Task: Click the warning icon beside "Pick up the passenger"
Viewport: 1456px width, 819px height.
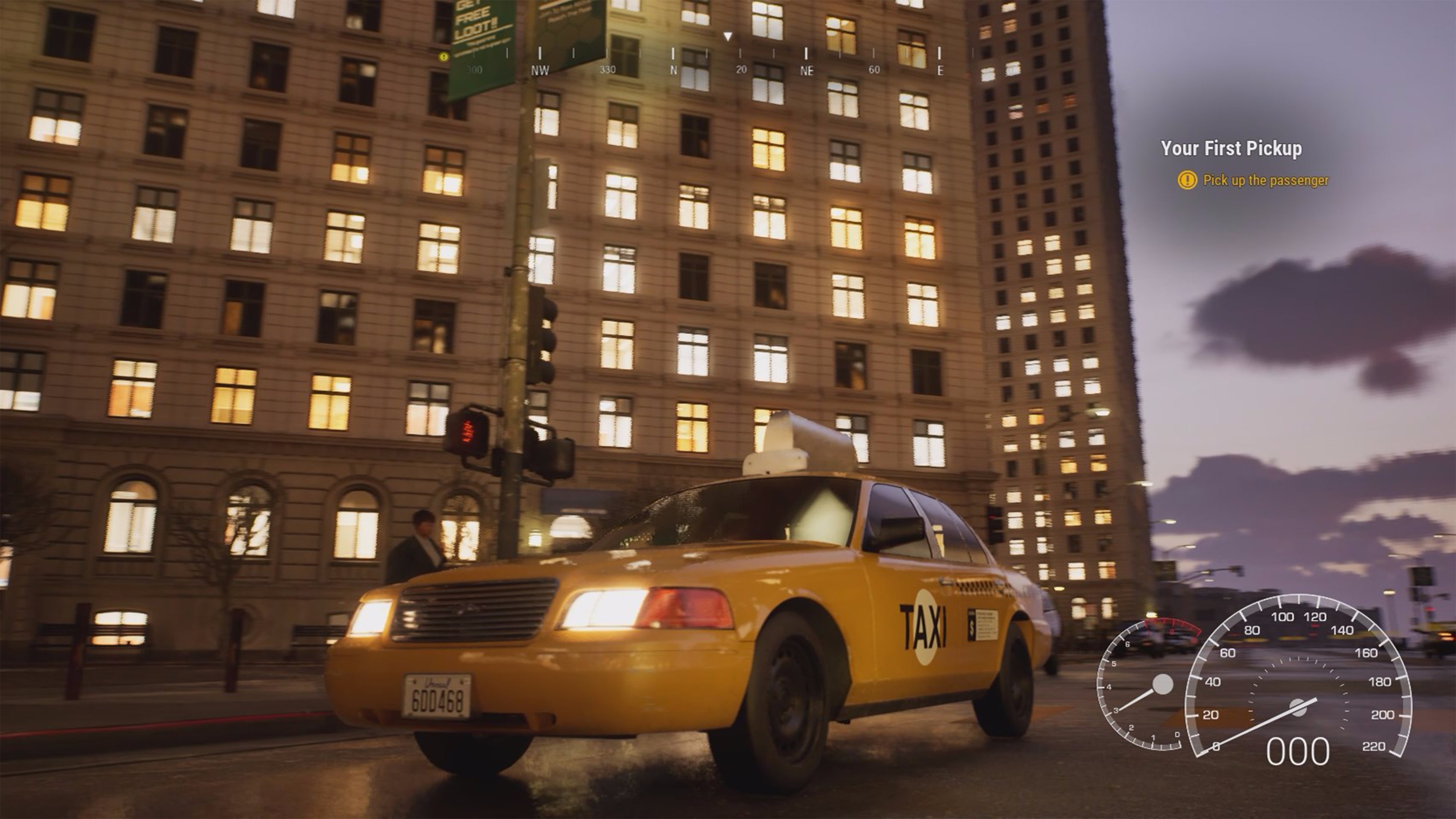Action: coord(1188,181)
